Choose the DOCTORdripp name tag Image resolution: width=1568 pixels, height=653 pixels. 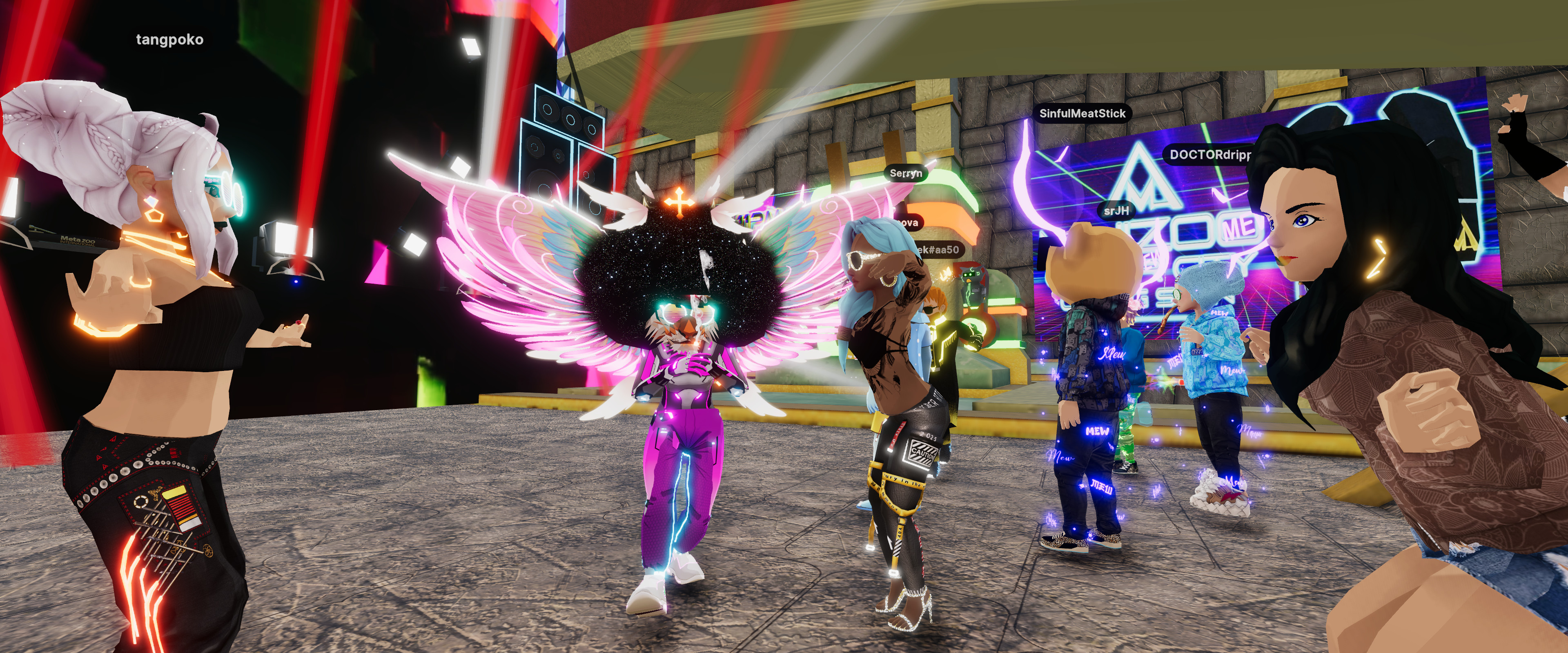1209,155
